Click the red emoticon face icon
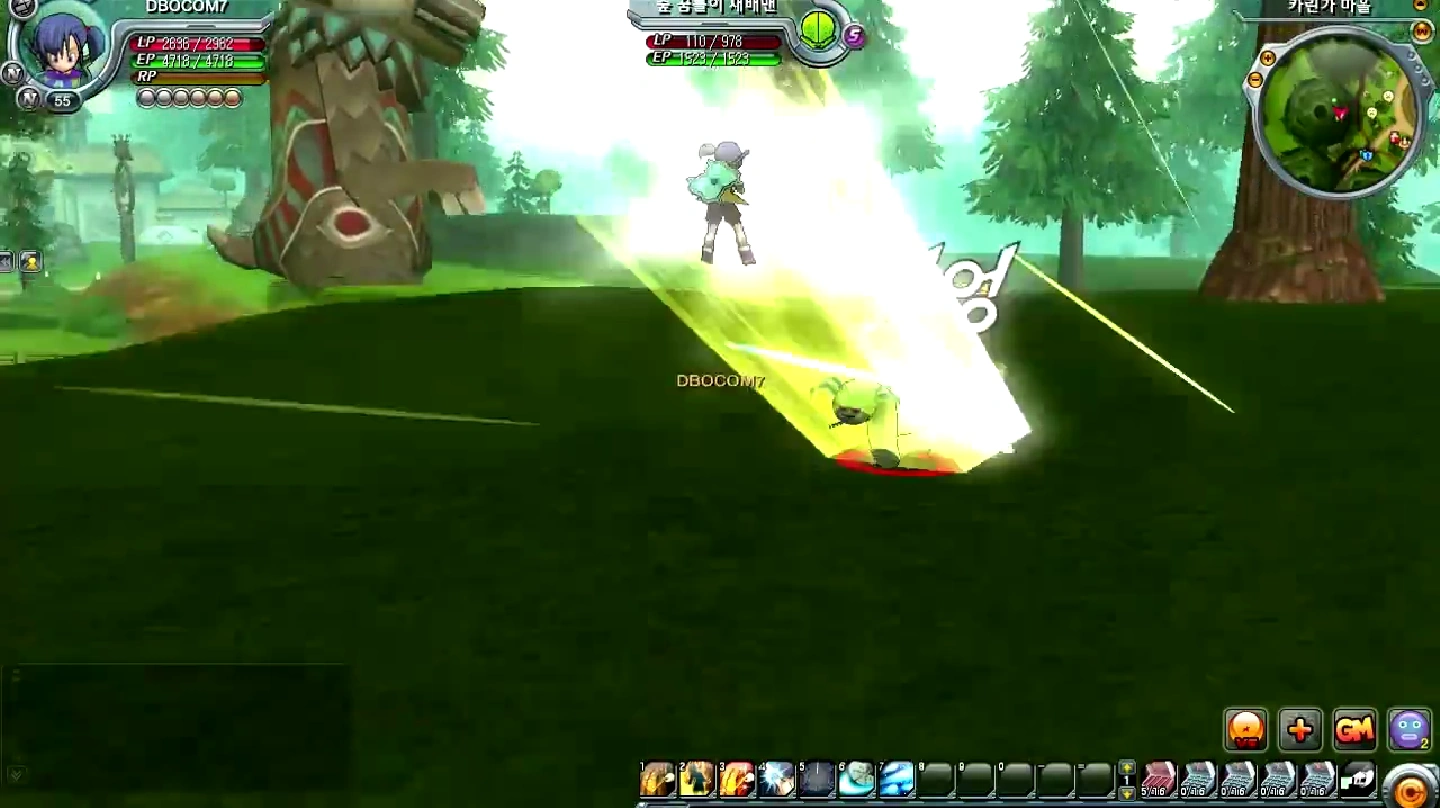The height and width of the screenshot is (808, 1440). pos(1245,727)
